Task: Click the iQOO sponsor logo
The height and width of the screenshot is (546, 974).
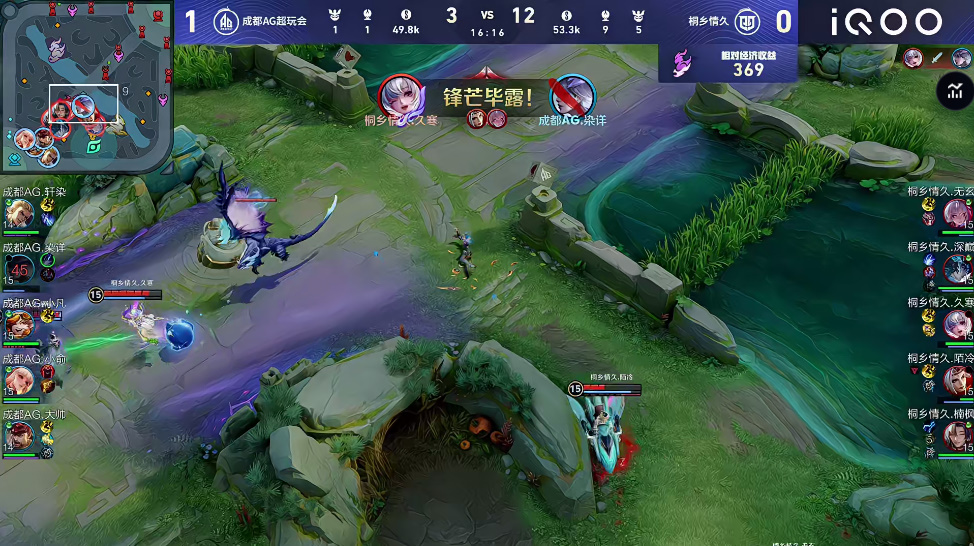Action: (x=885, y=22)
